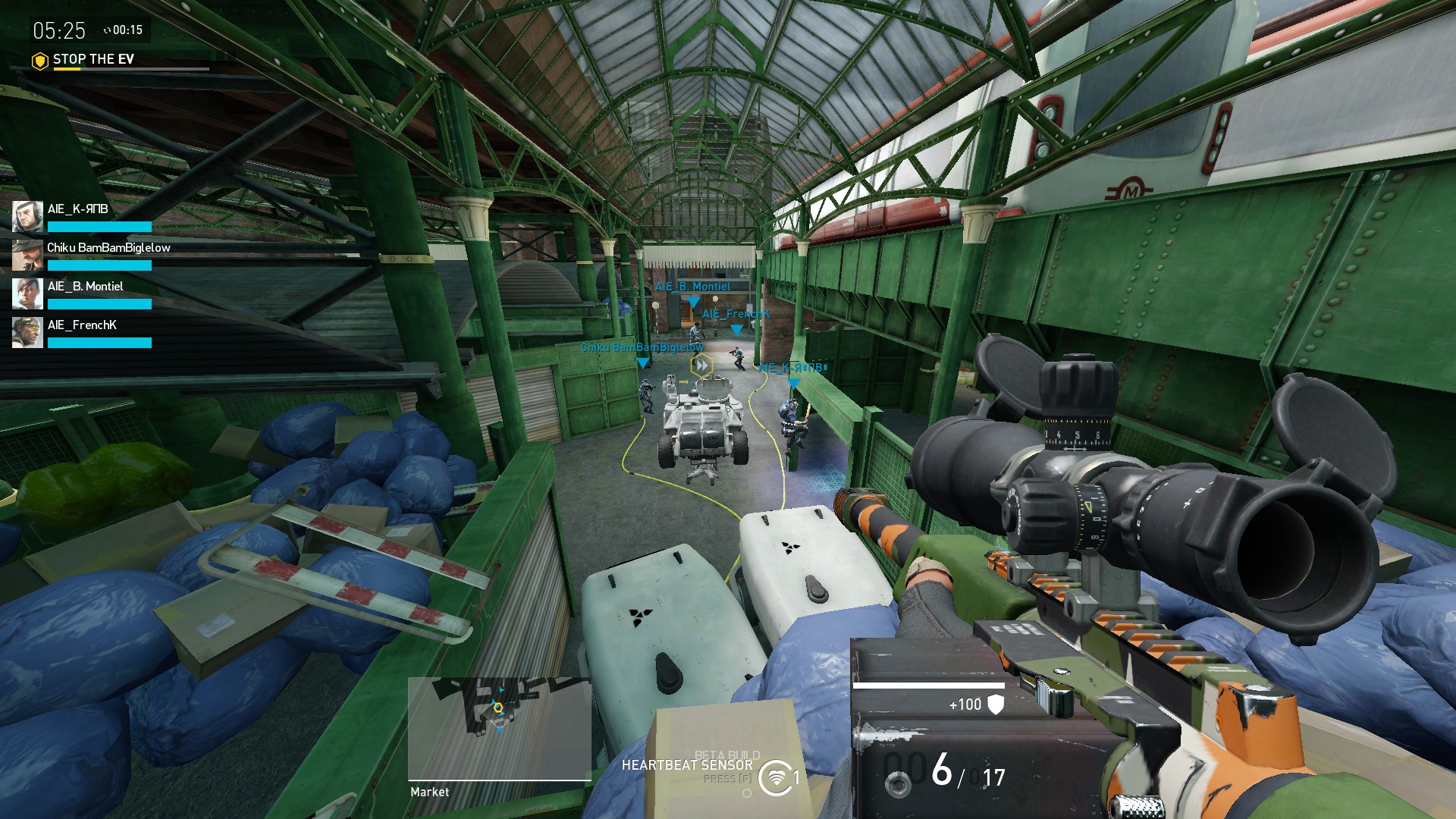Viewport: 1456px width, 819px height.
Task: Activate the Heartbeat Sensor ability icon
Action: coord(775,778)
